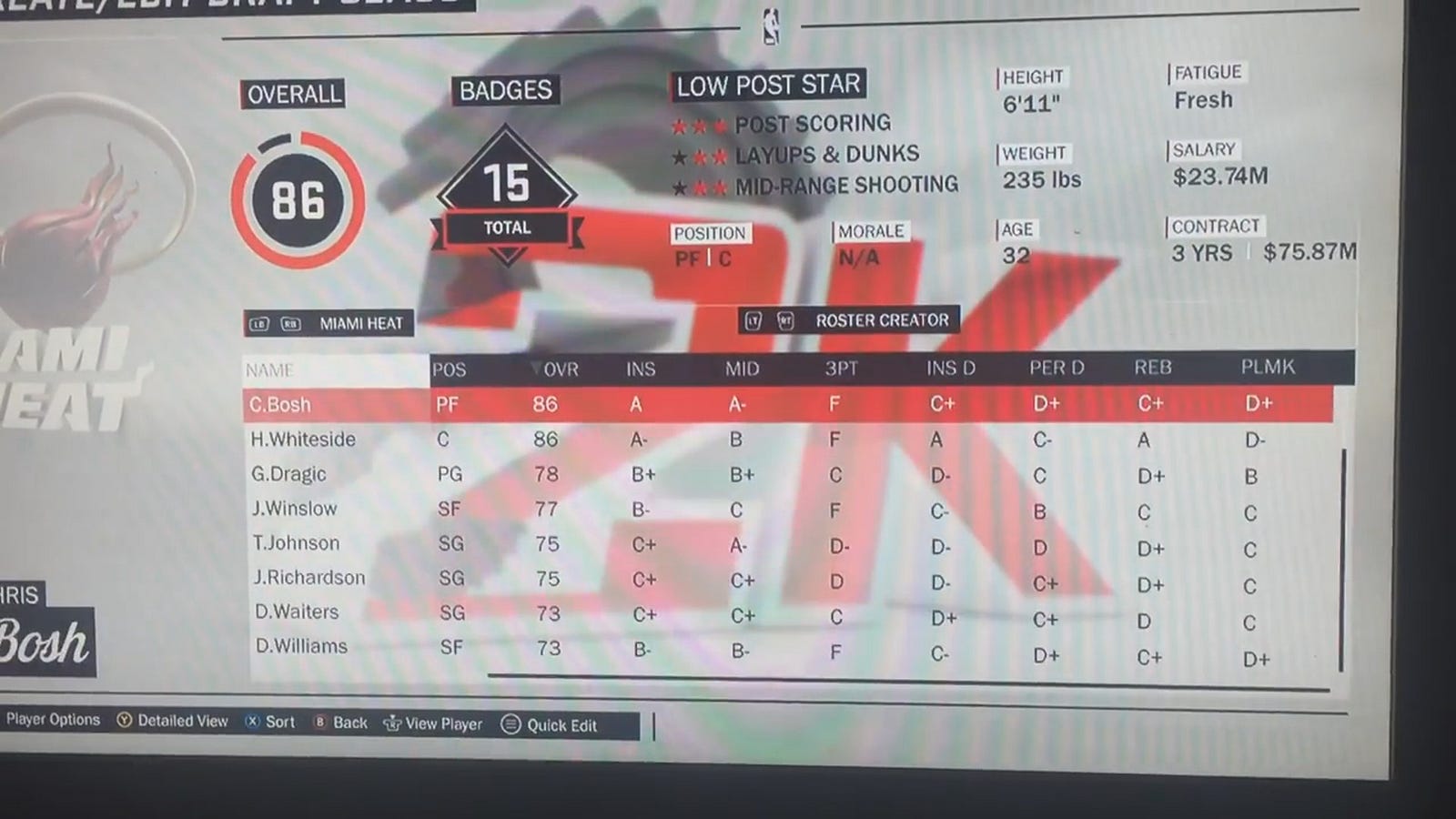This screenshot has height=819, width=1456.
Task: Select J.Richardson's row
Action: pos(308,578)
